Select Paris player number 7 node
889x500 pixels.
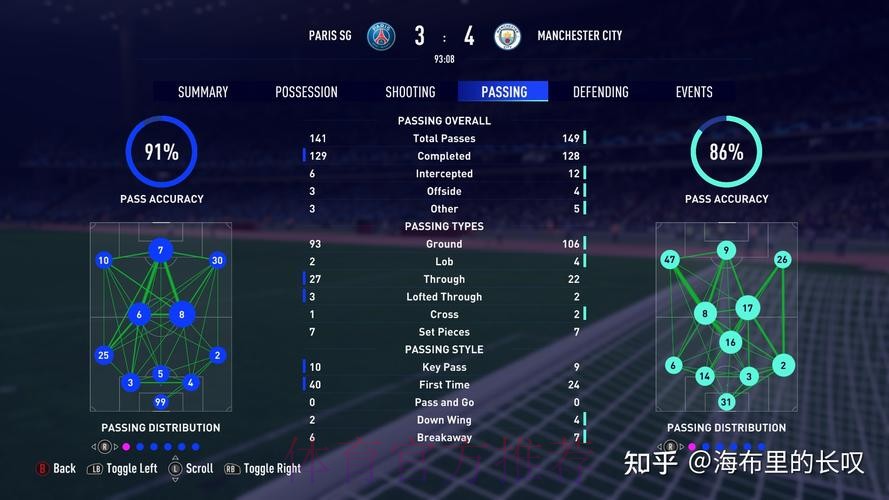coord(160,250)
